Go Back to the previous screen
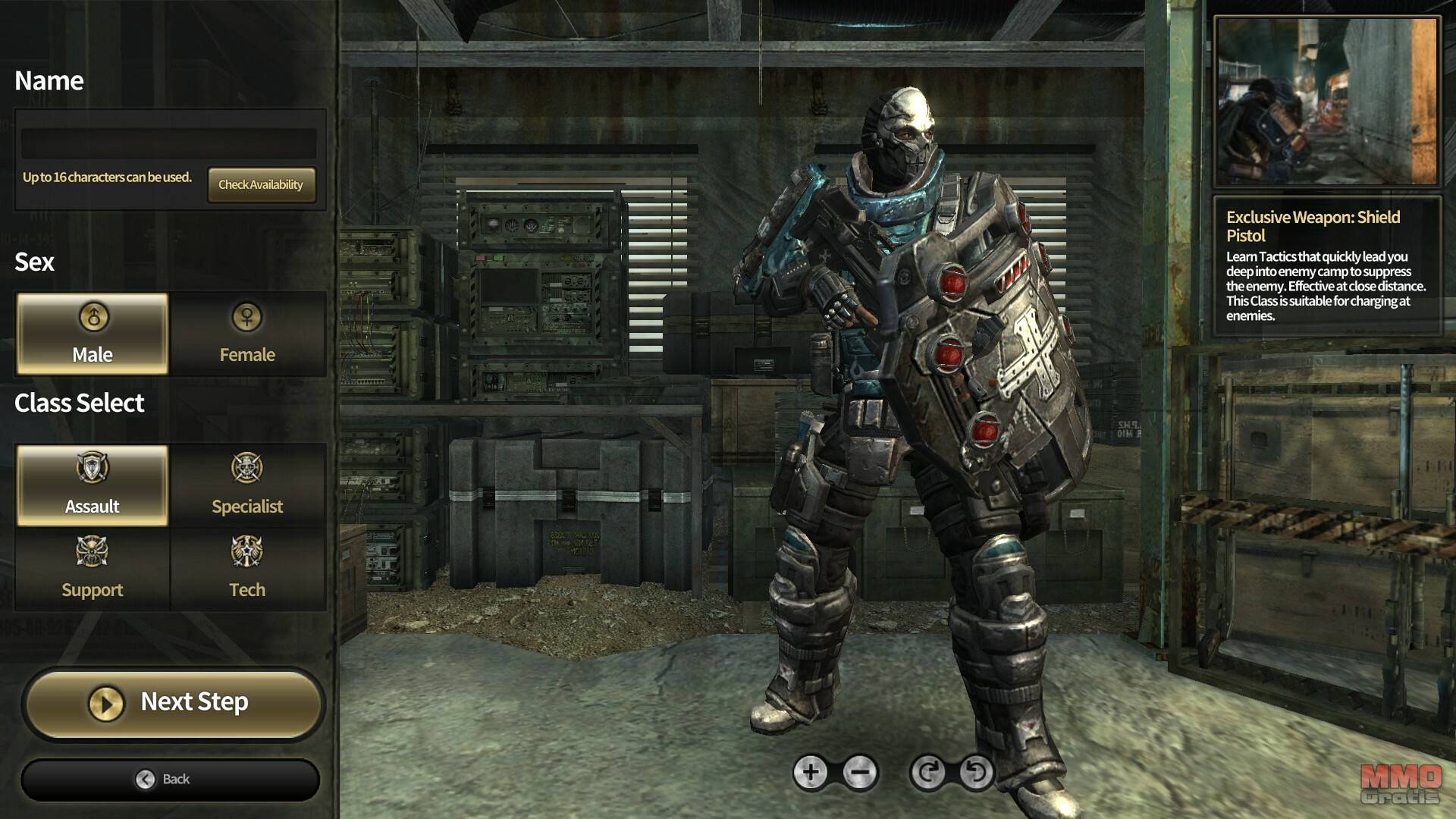Screen dimensions: 1456x819 click(170, 780)
